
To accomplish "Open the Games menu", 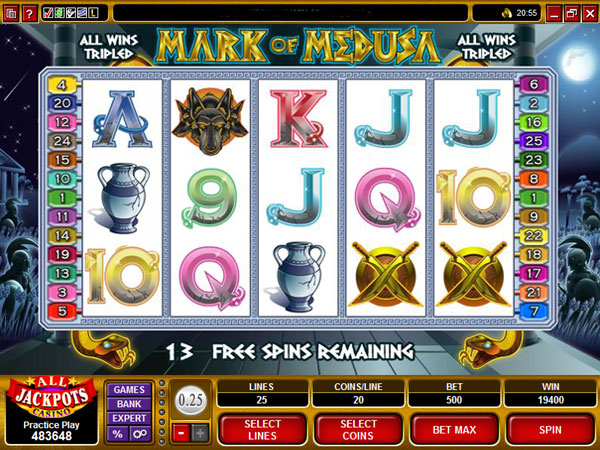I will coord(128,390).
